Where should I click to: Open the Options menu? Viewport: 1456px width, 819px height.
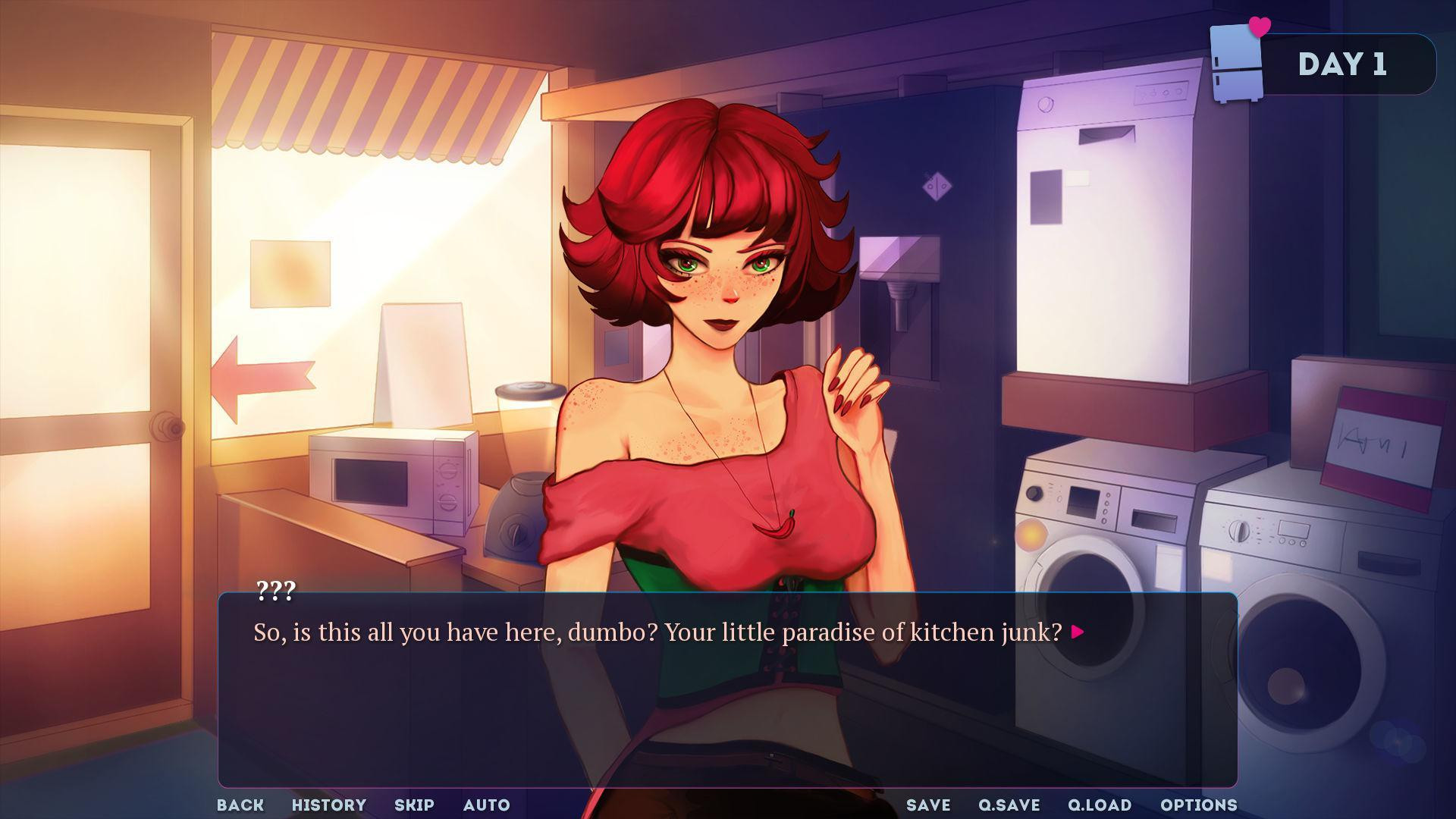coord(1199,805)
